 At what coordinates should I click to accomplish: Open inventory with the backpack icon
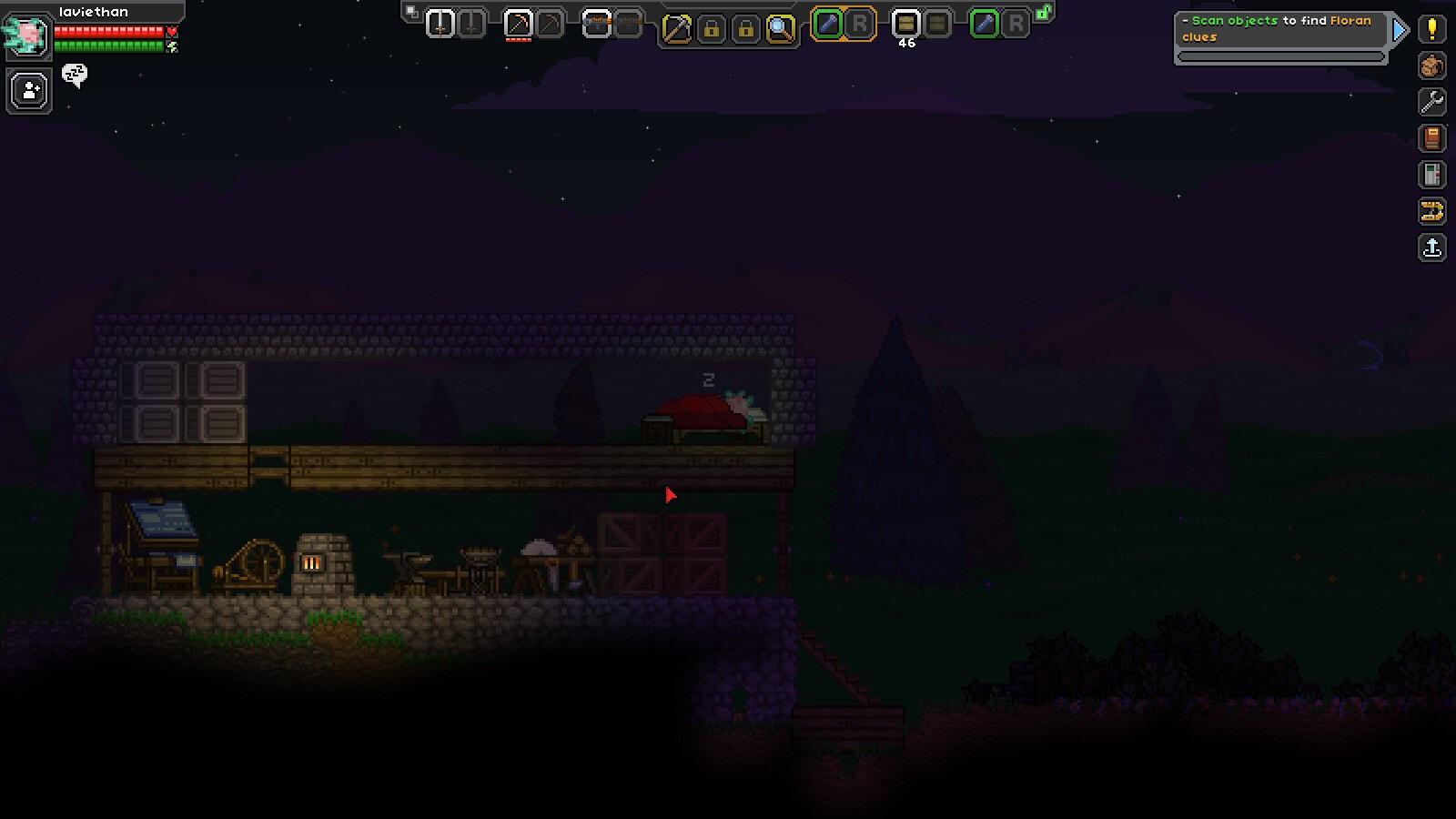(x=1431, y=66)
